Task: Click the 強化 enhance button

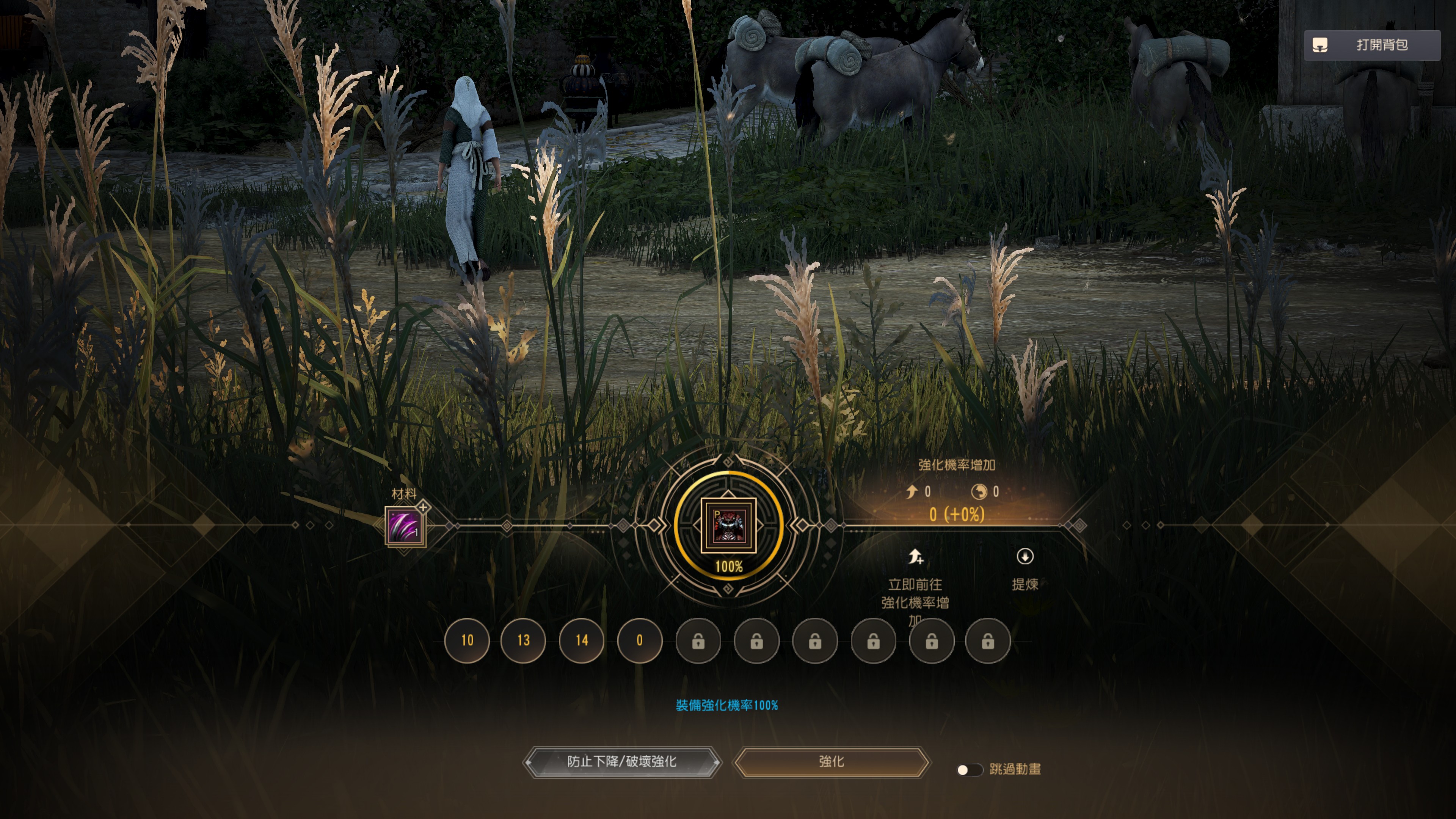Action: (x=831, y=762)
